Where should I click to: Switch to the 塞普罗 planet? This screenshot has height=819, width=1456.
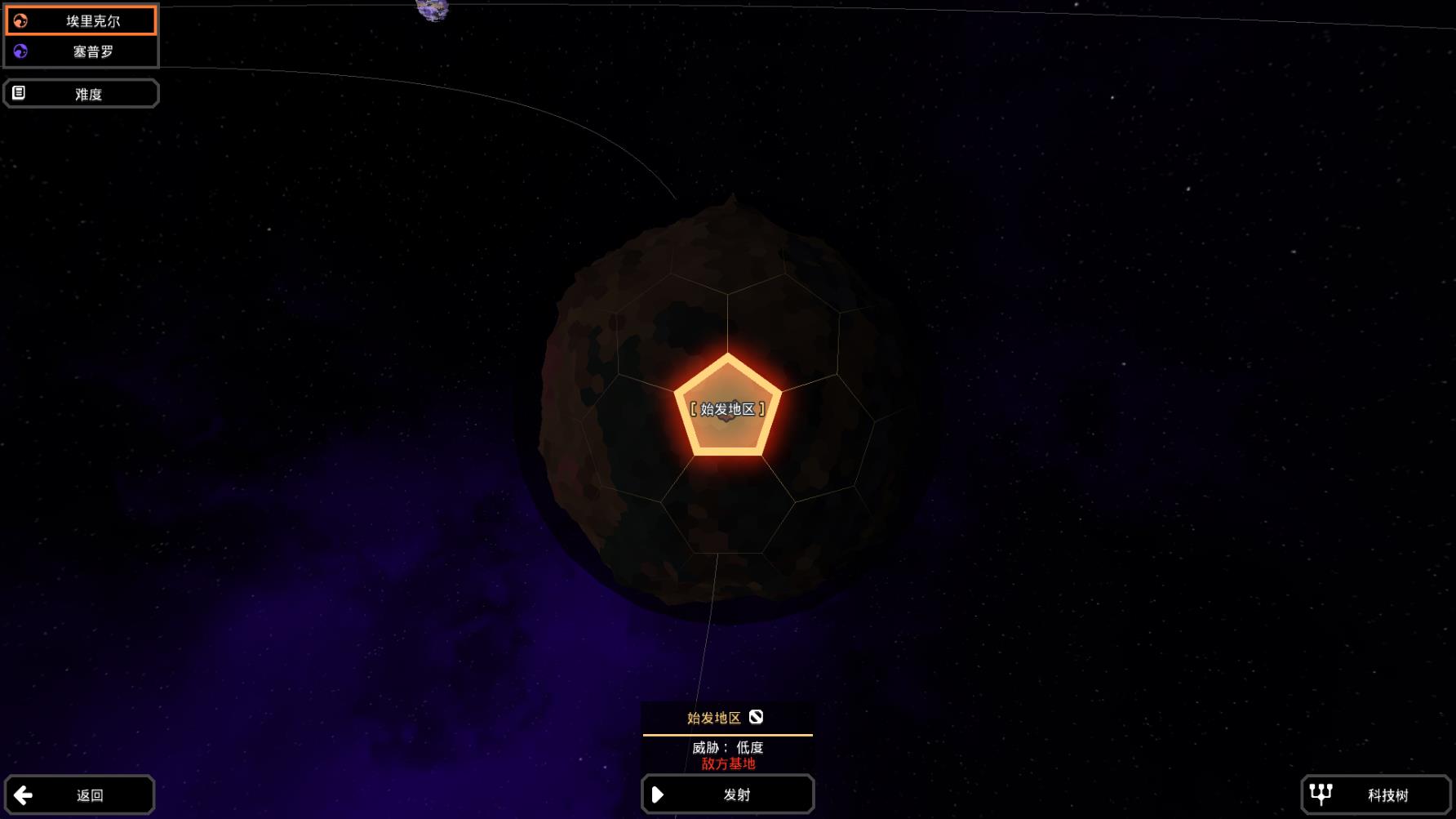81,51
